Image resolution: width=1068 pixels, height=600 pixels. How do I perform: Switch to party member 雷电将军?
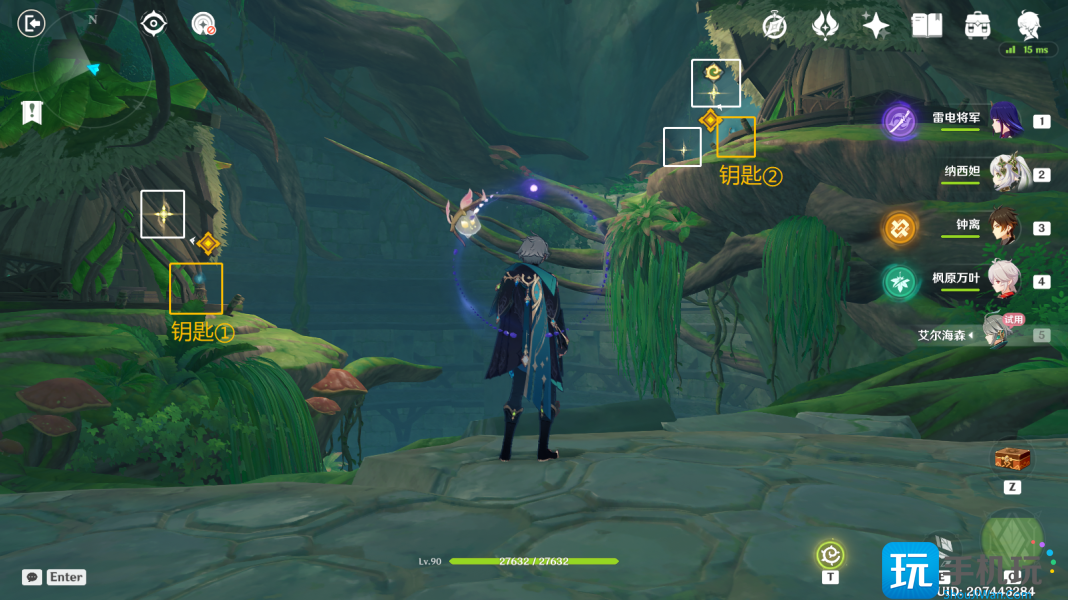(x=1003, y=121)
